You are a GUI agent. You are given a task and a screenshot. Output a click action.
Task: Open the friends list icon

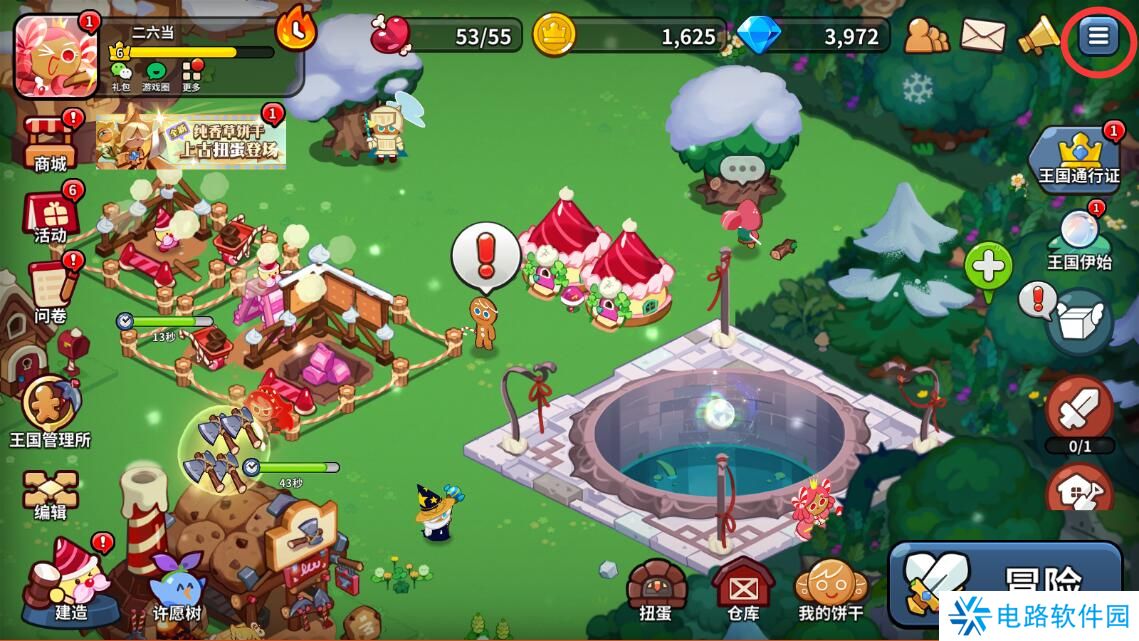tap(926, 37)
